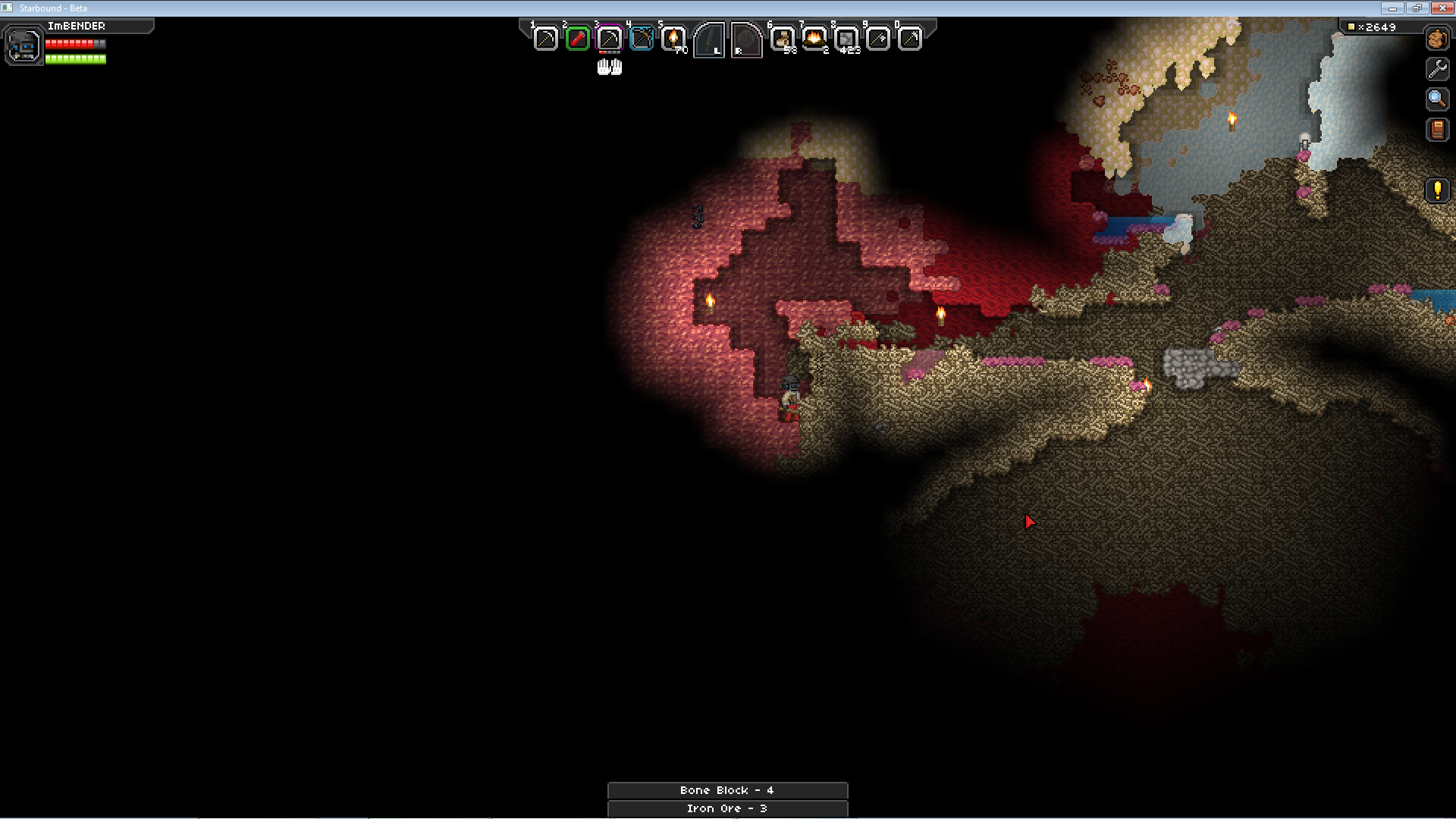The height and width of the screenshot is (819, 1456).
Task: Choose the stone block stack of 423
Action: click(846, 39)
